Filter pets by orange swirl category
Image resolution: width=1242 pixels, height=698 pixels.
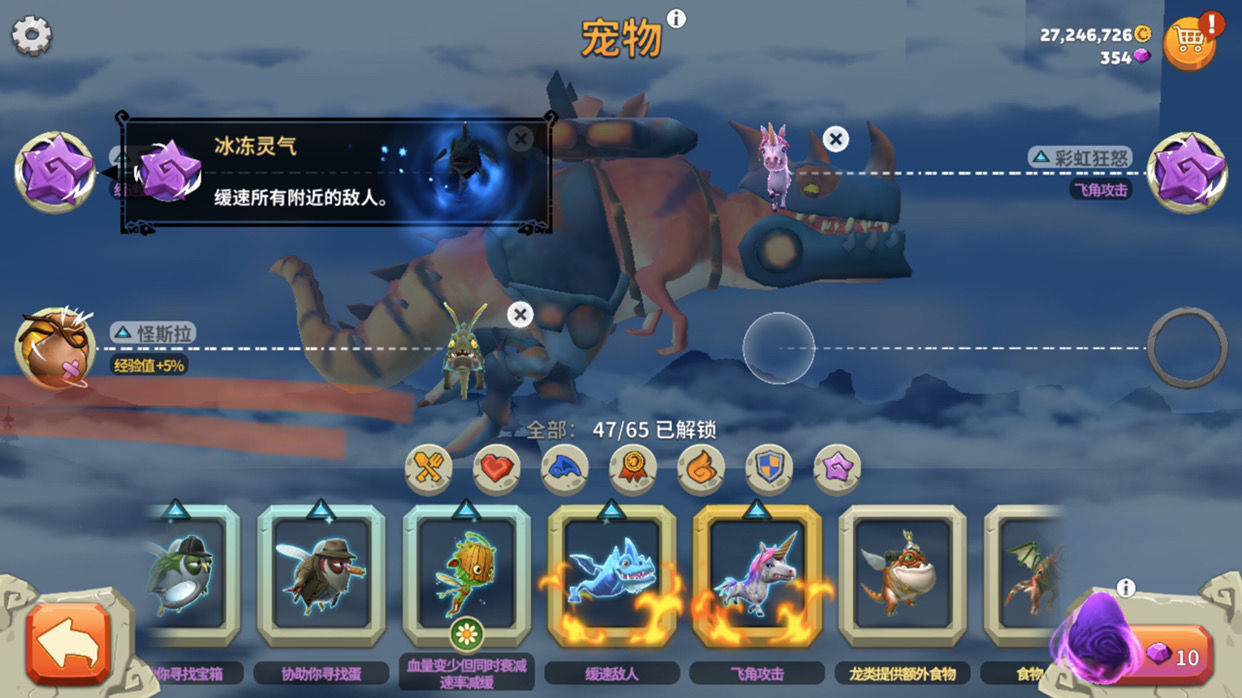tap(701, 469)
